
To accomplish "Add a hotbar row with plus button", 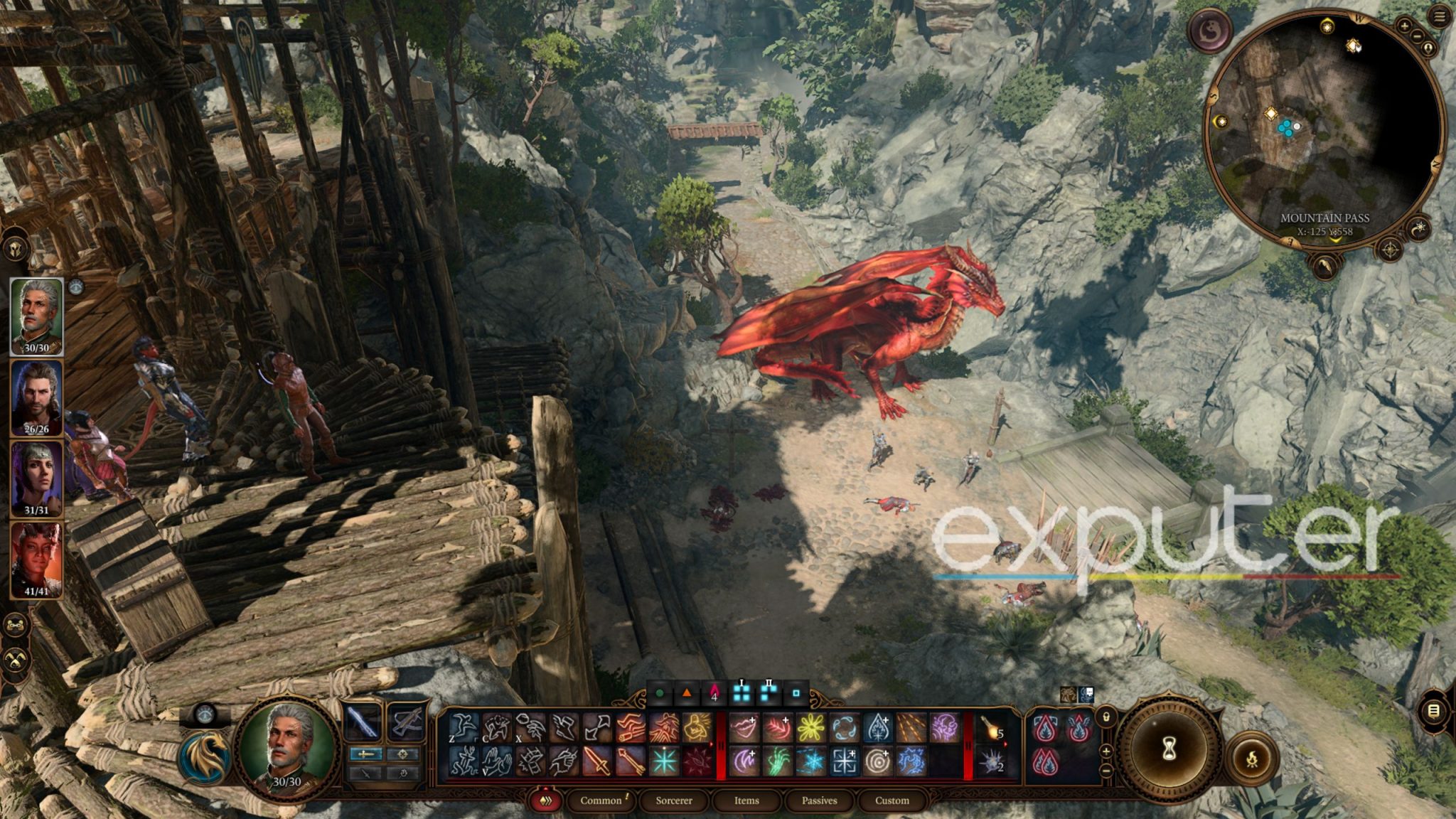I will tap(1106, 751).
